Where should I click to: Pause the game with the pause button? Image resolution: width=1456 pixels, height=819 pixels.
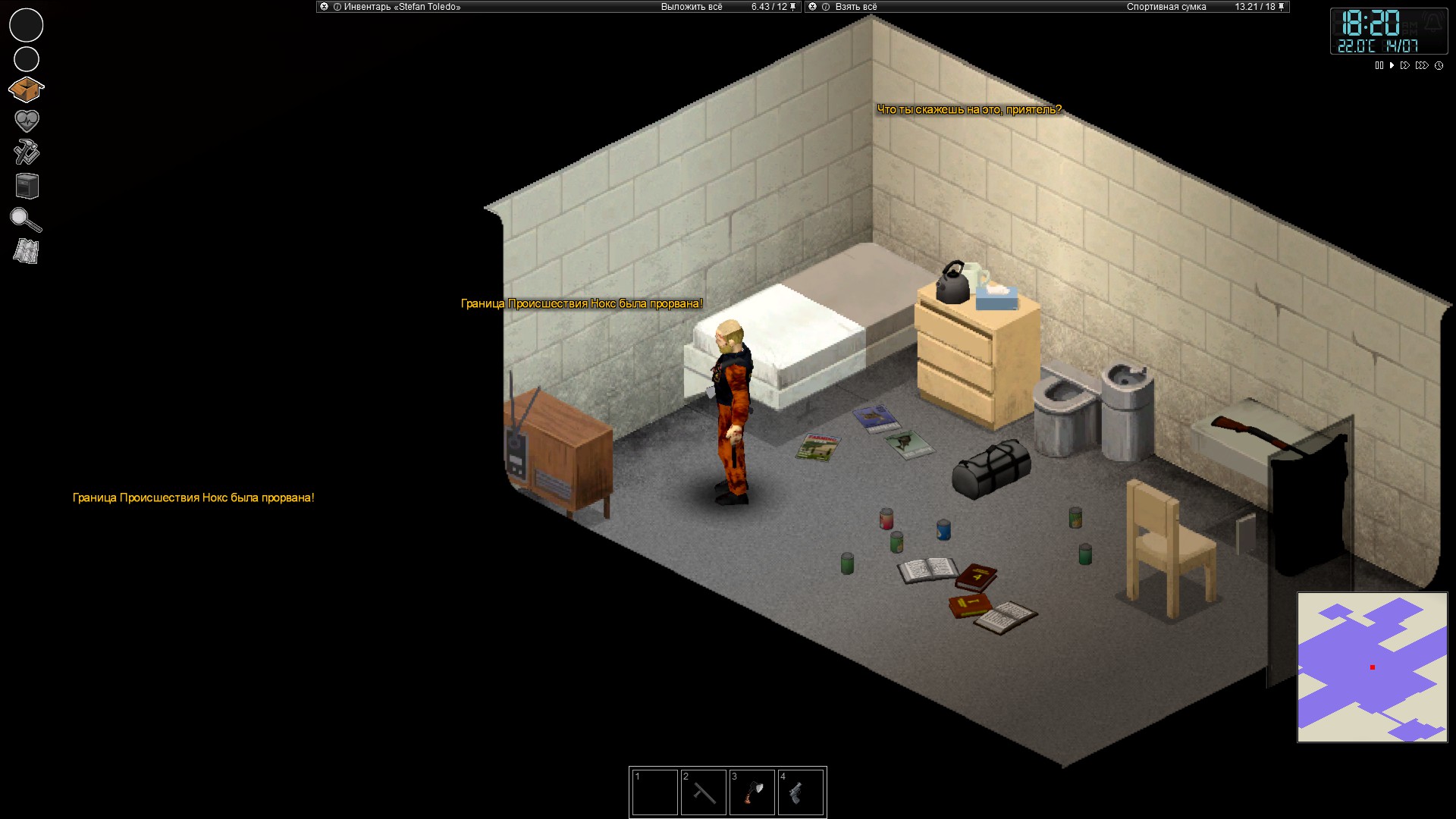click(1379, 66)
